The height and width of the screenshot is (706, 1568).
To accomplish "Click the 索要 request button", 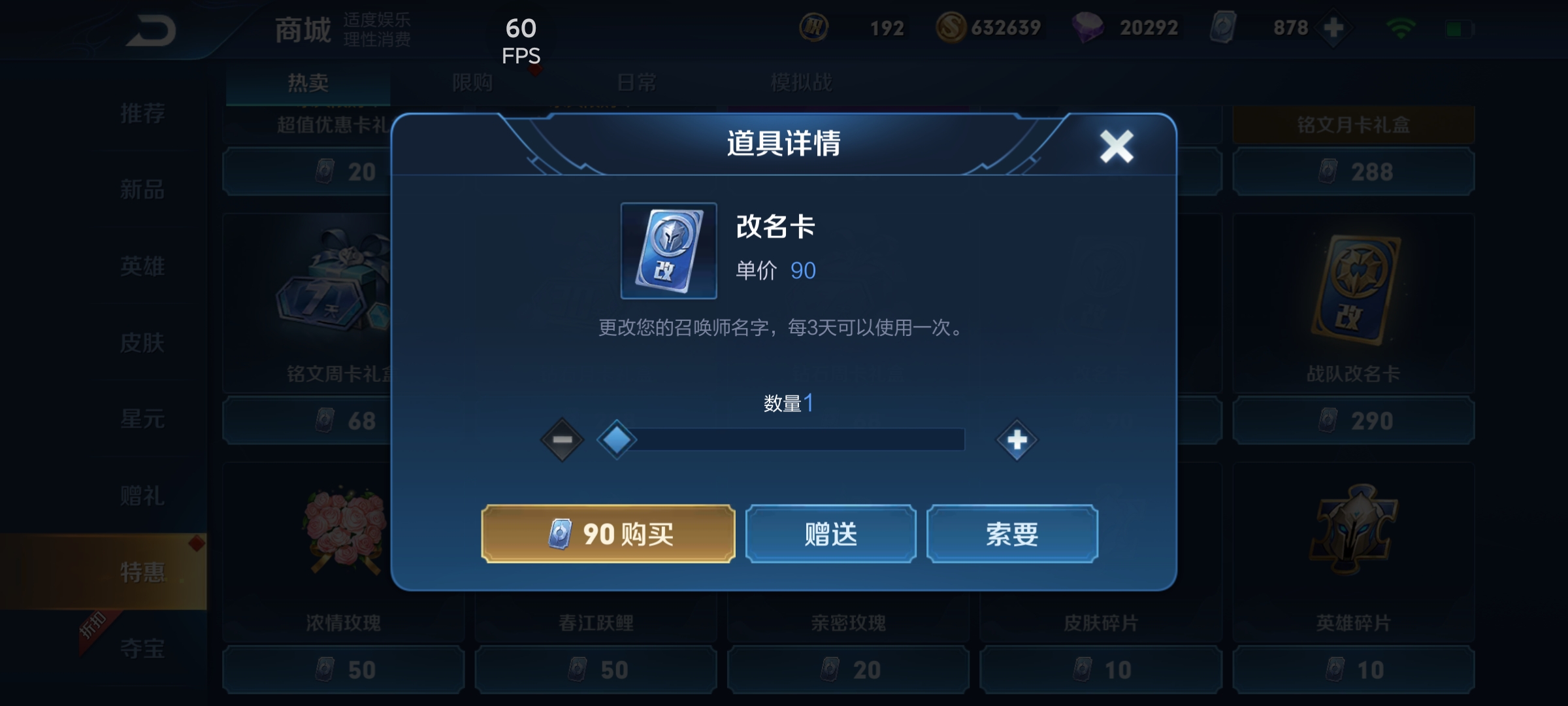I will click(x=1013, y=534).
